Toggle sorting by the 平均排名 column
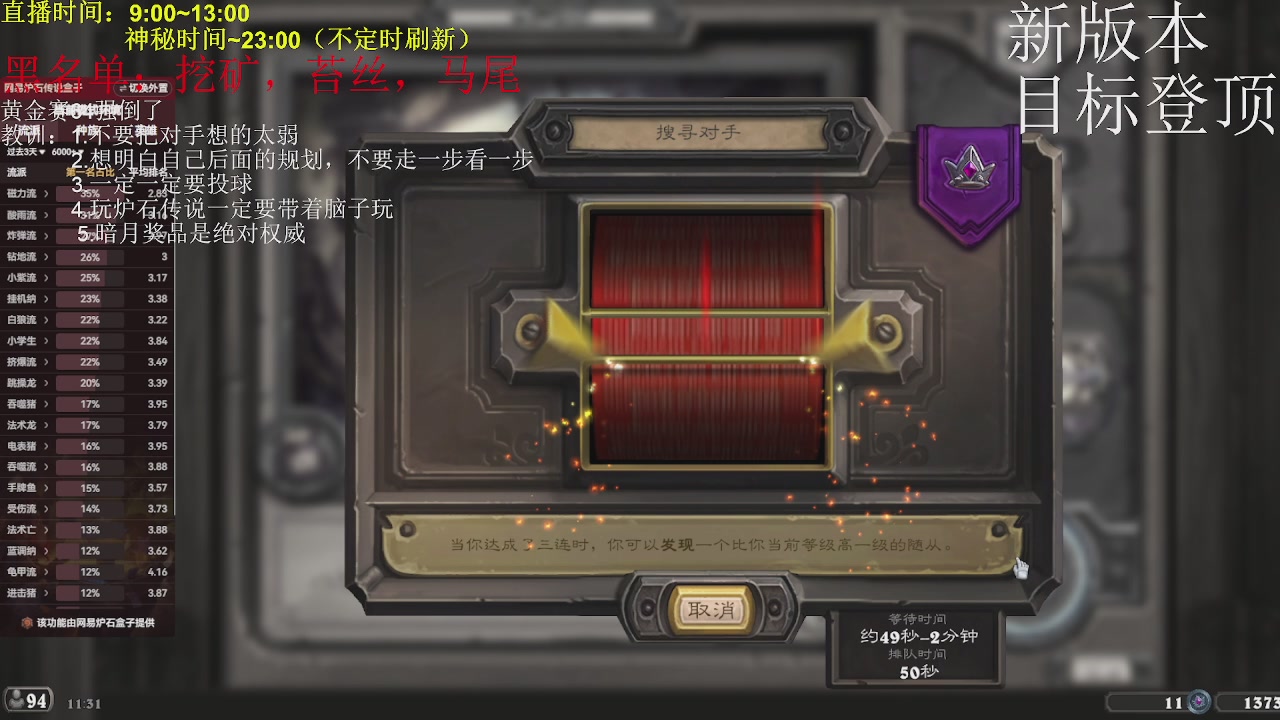The height and width of the screenshot is (720, 1280). point(150,173)
